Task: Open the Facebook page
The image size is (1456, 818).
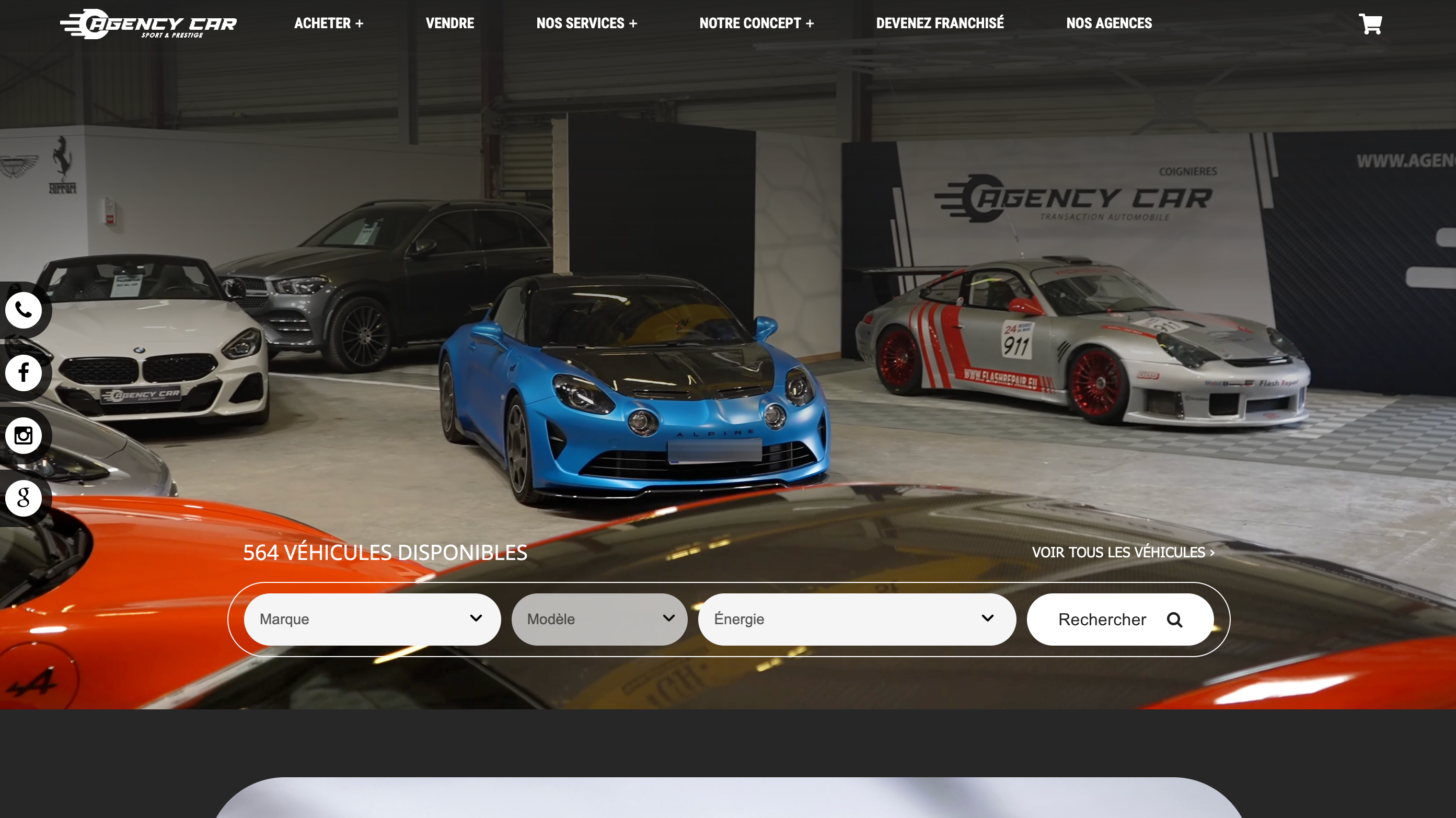Action: [24, 373]
